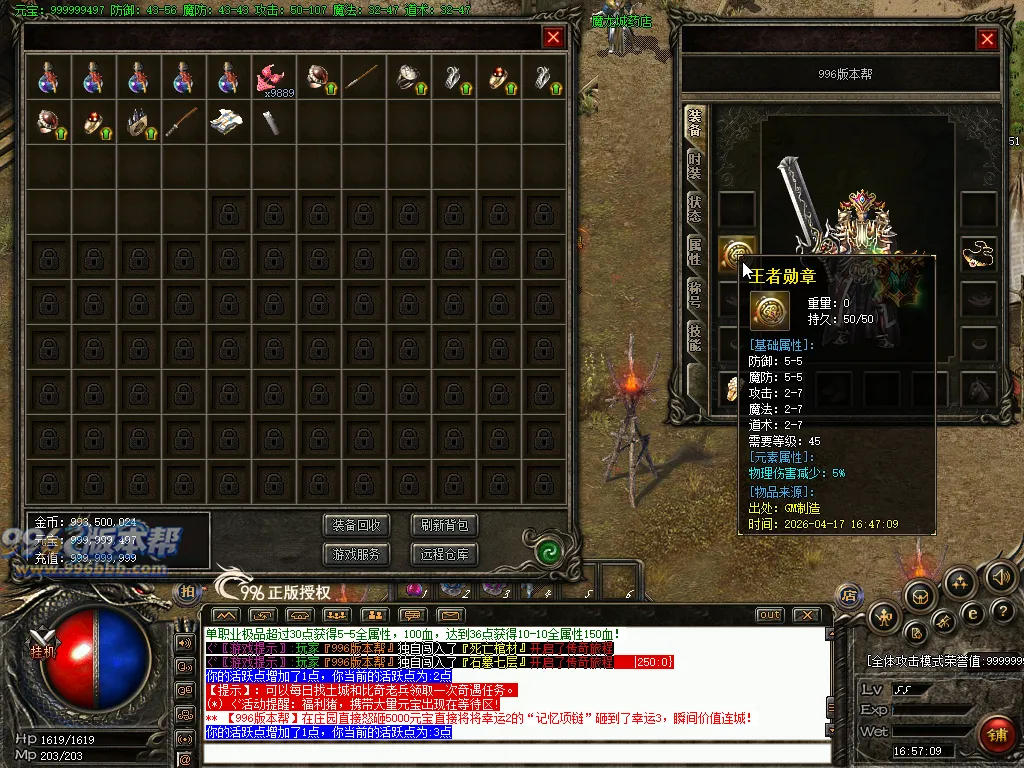
Task: Click the chat window's 'out' button
Action: pos(768,615)
